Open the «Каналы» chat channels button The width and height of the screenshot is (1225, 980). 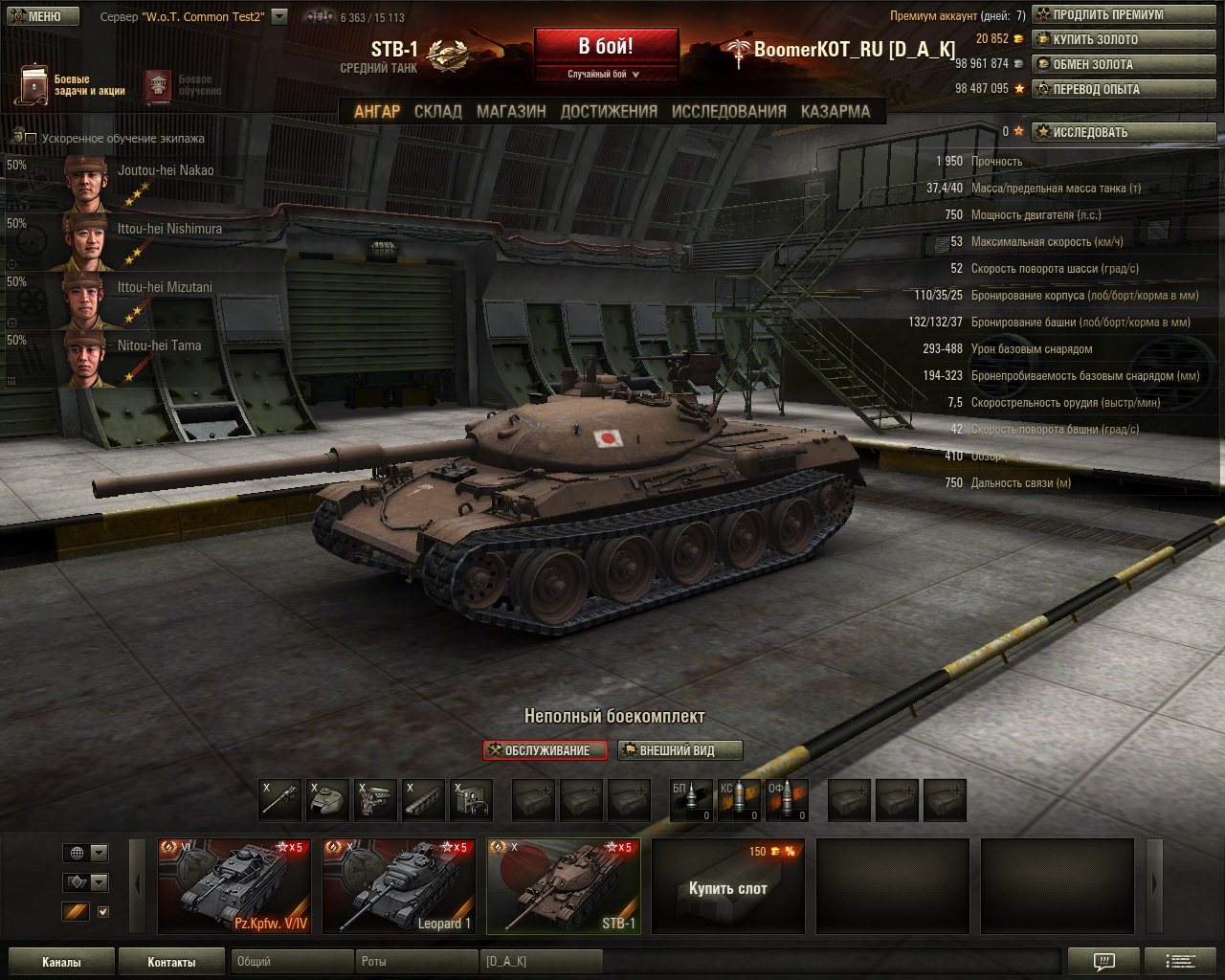pos(61,962)
